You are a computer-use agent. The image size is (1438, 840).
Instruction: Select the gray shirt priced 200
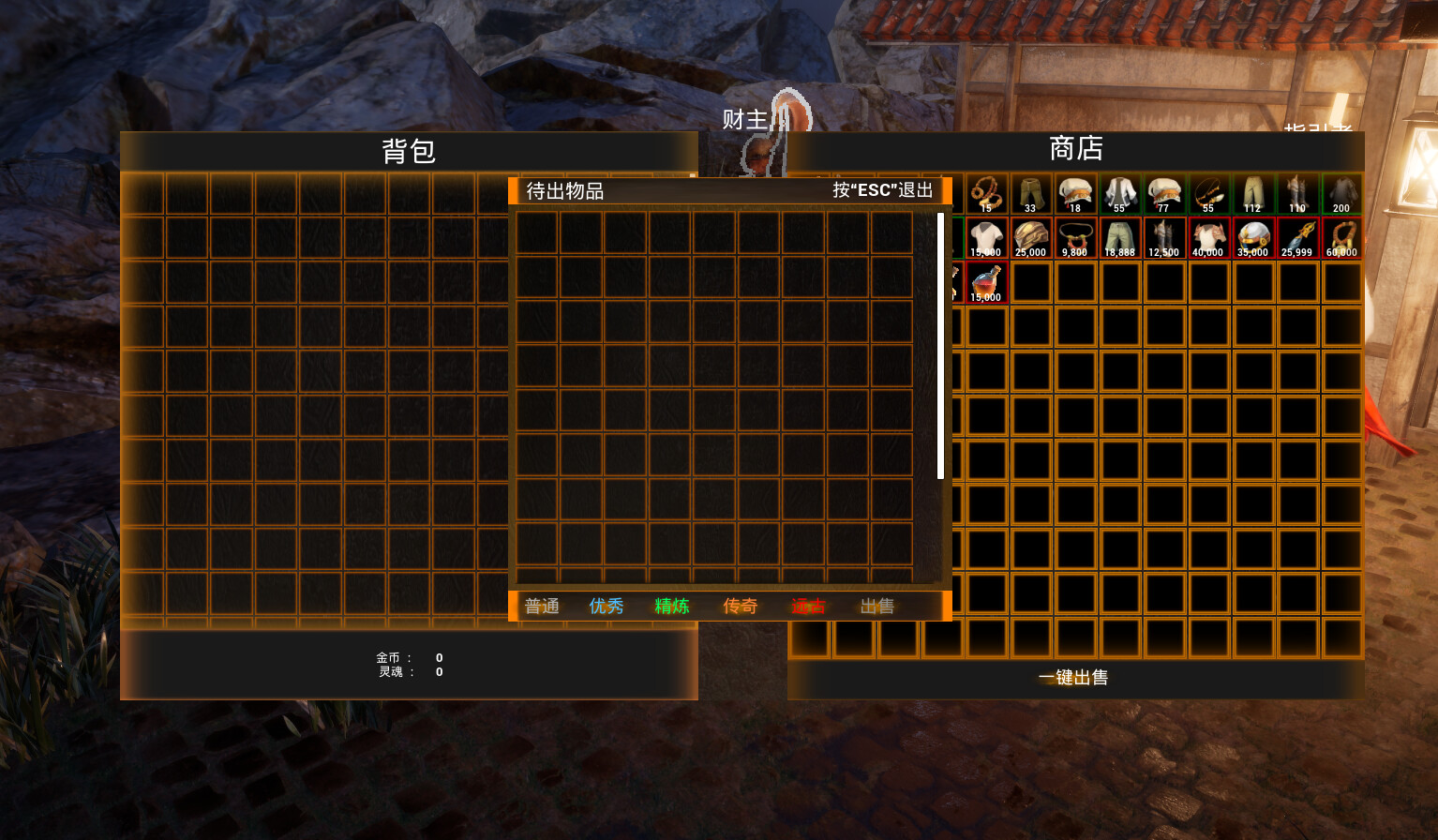(x=1341, y=194)
